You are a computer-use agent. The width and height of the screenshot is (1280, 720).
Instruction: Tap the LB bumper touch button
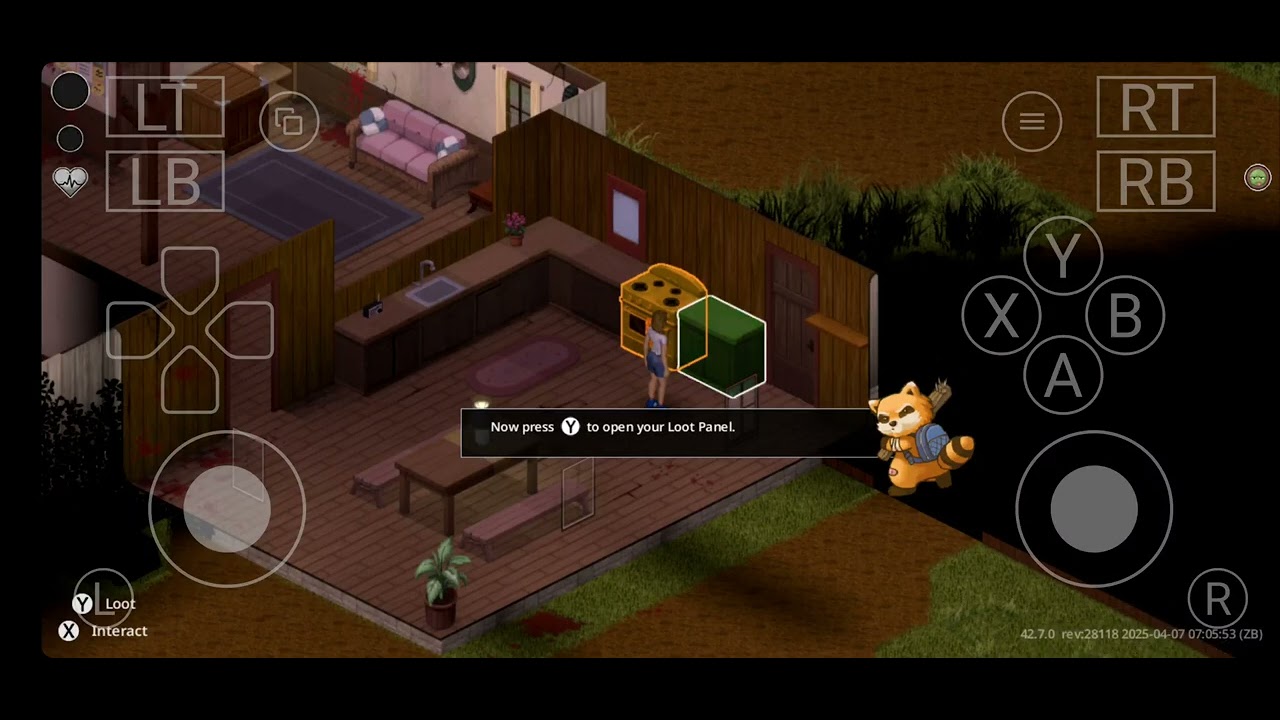click(x=165, y=181)
